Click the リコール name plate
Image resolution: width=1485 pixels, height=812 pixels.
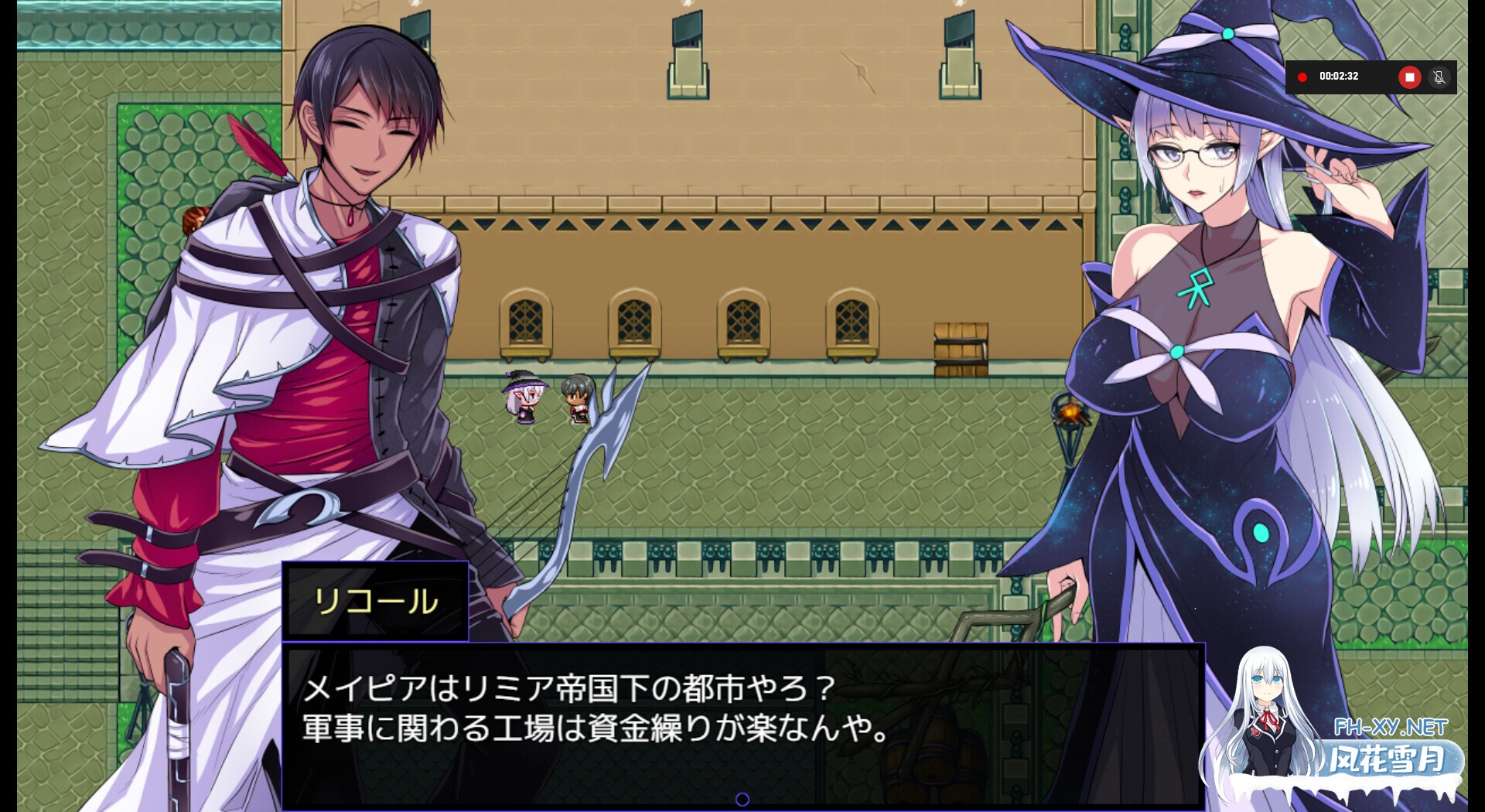[375, 603]
